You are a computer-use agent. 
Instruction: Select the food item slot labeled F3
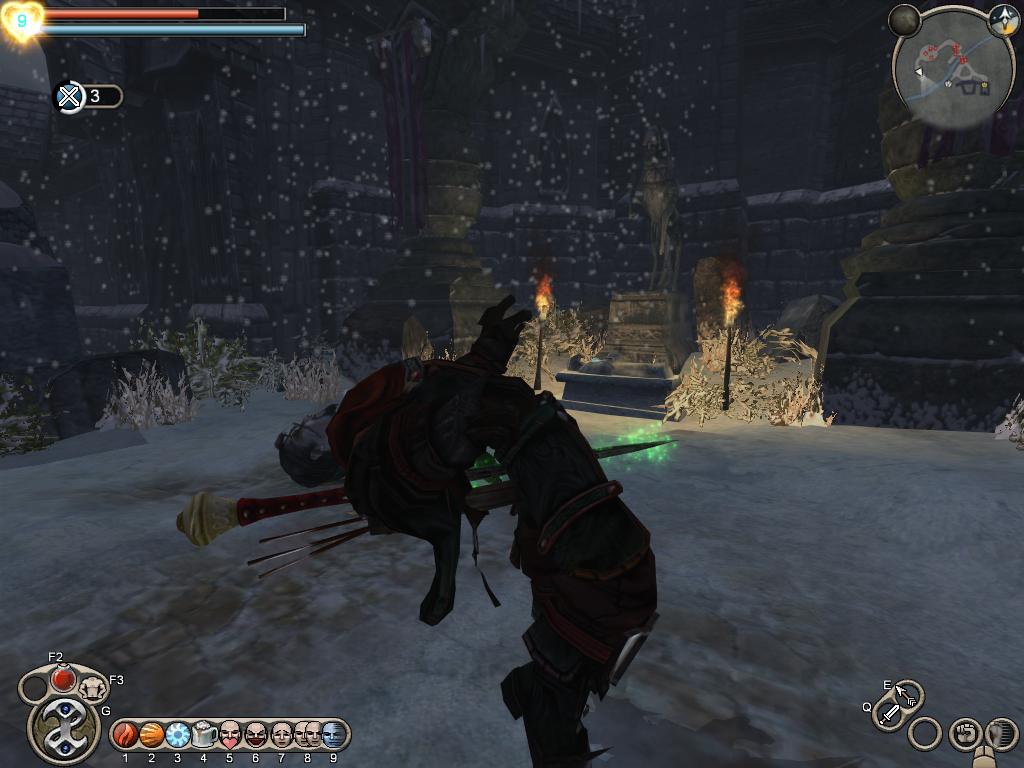93,687
